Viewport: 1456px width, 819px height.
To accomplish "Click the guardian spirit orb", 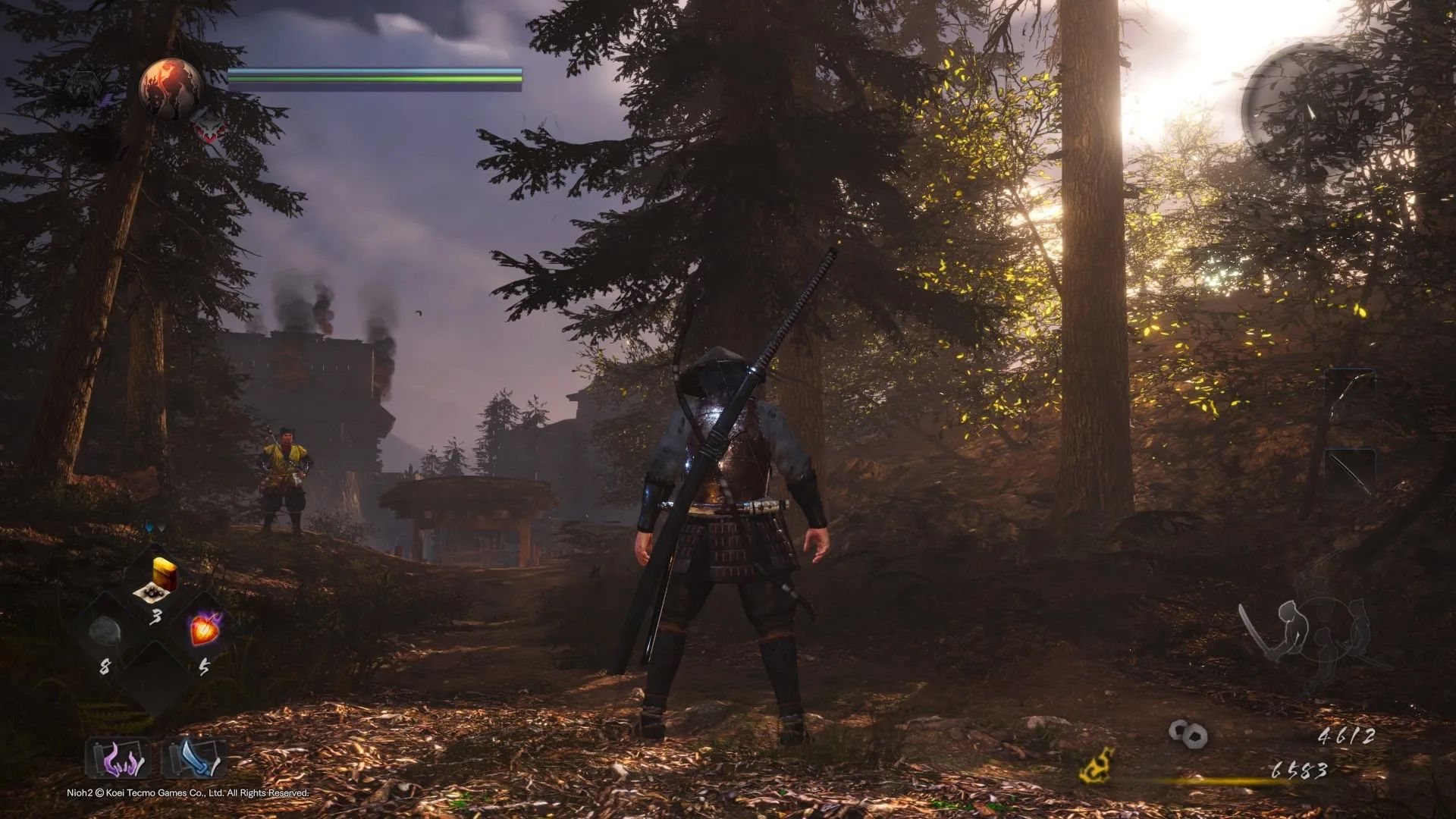I will pos(171,88).
